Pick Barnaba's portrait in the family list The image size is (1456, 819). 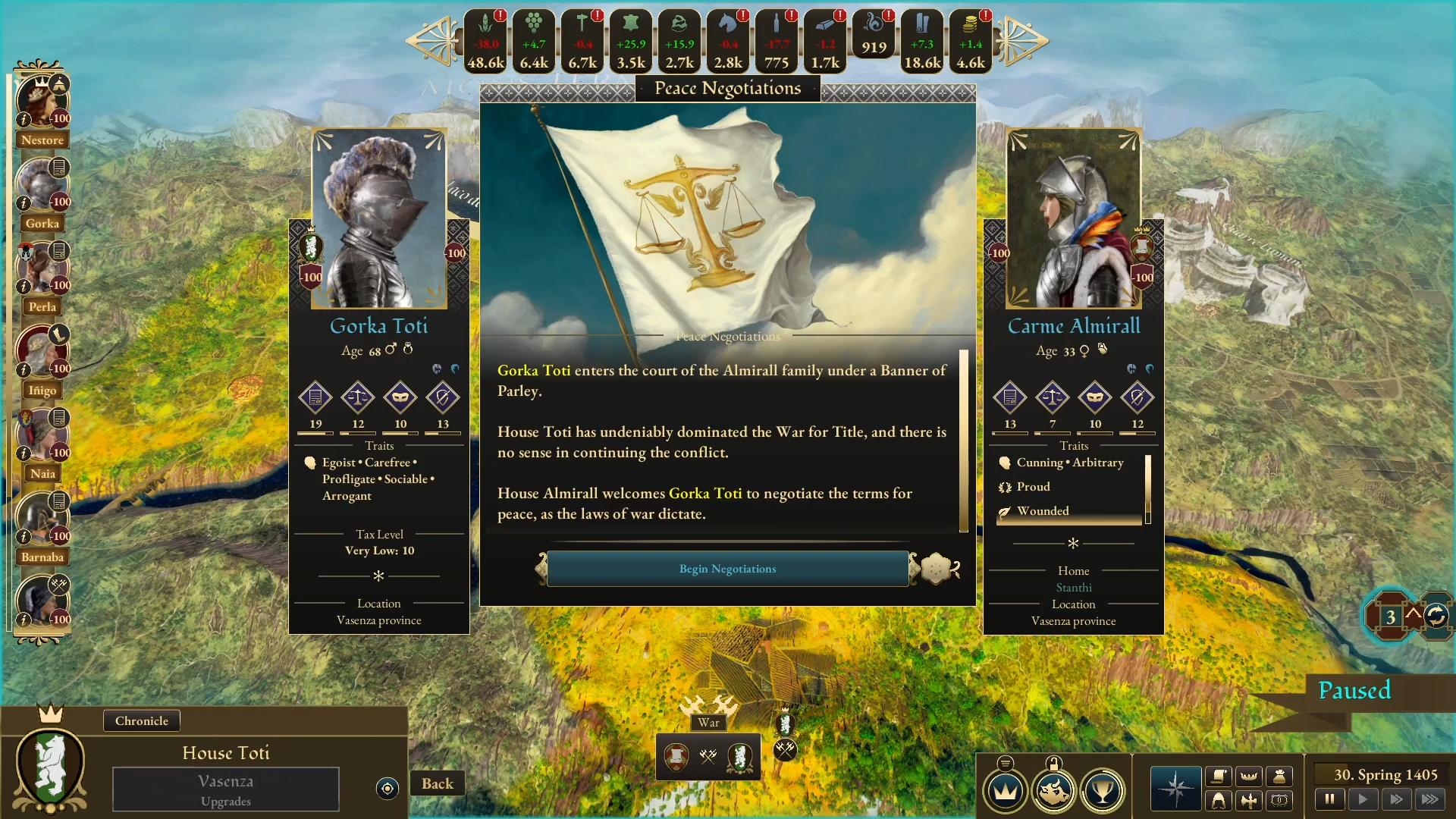41,520
